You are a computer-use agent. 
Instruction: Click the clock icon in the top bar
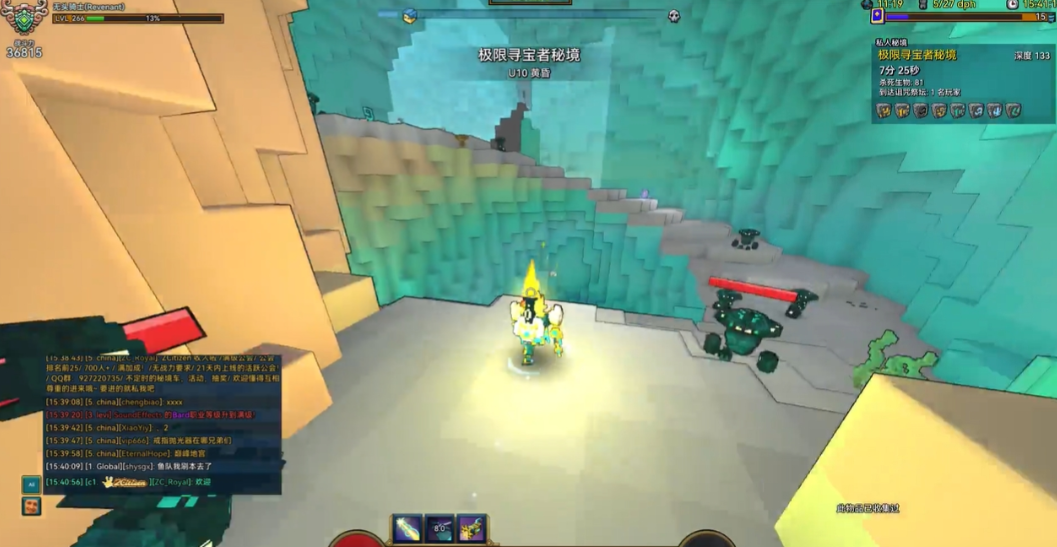pyautogui.click(x=1012, y=5)
